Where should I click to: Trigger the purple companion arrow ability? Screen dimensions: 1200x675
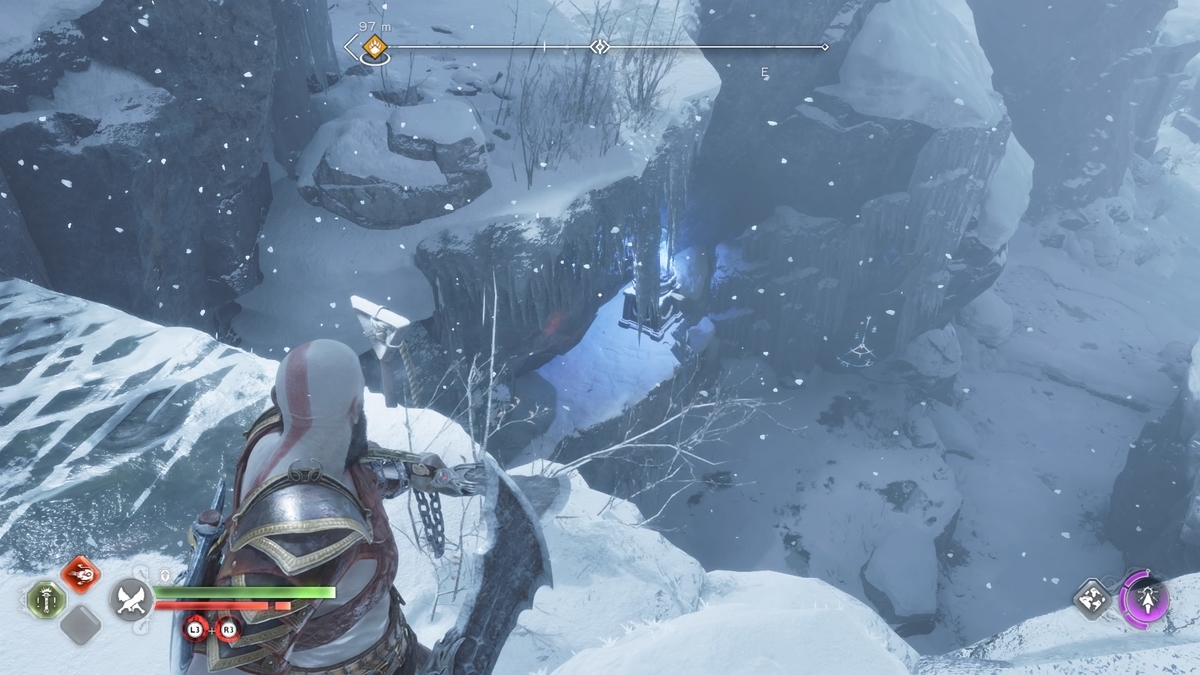click(x=1144, y=598)
